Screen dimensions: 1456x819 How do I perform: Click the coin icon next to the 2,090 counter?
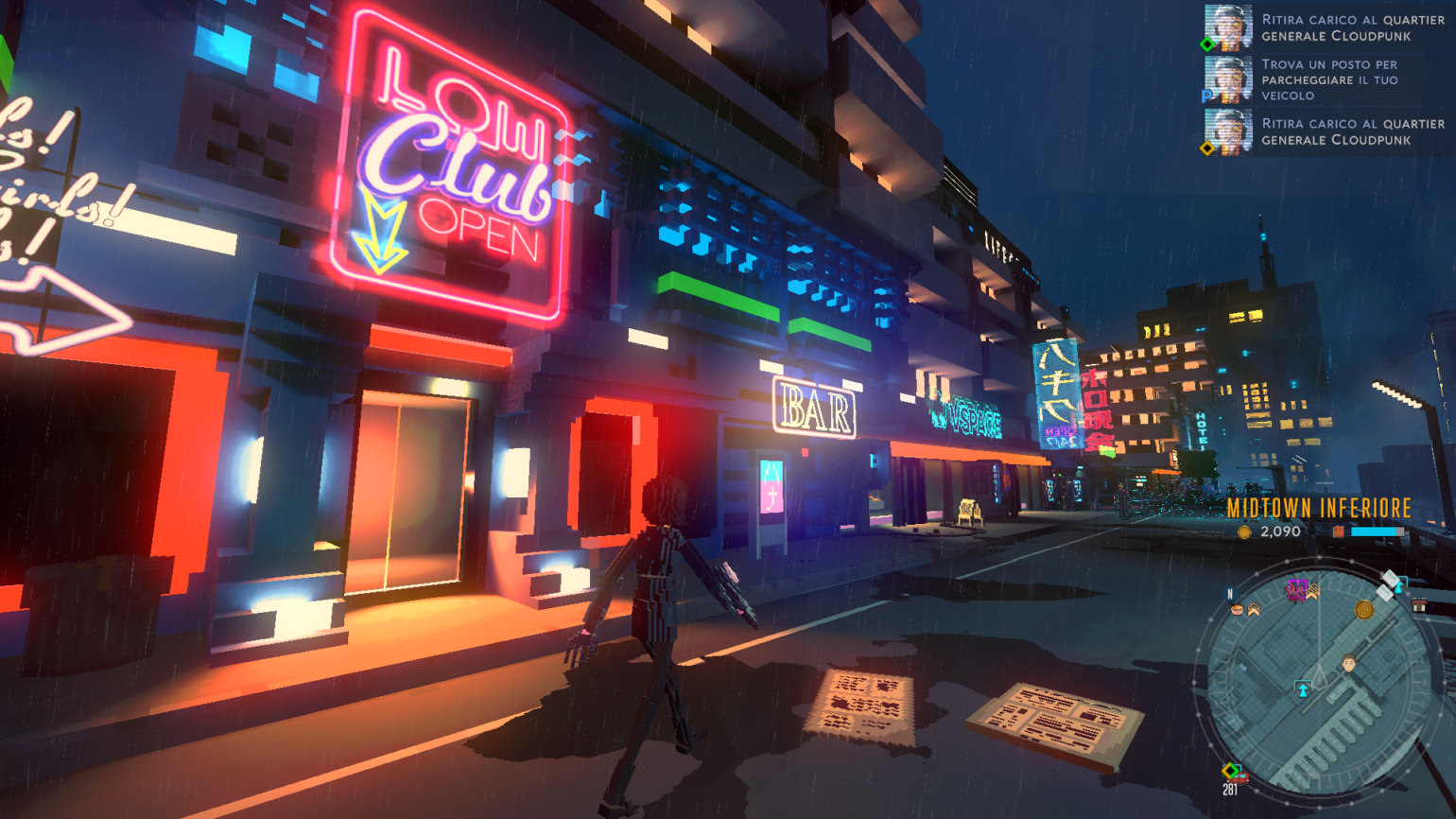(x=1245, y=531)
